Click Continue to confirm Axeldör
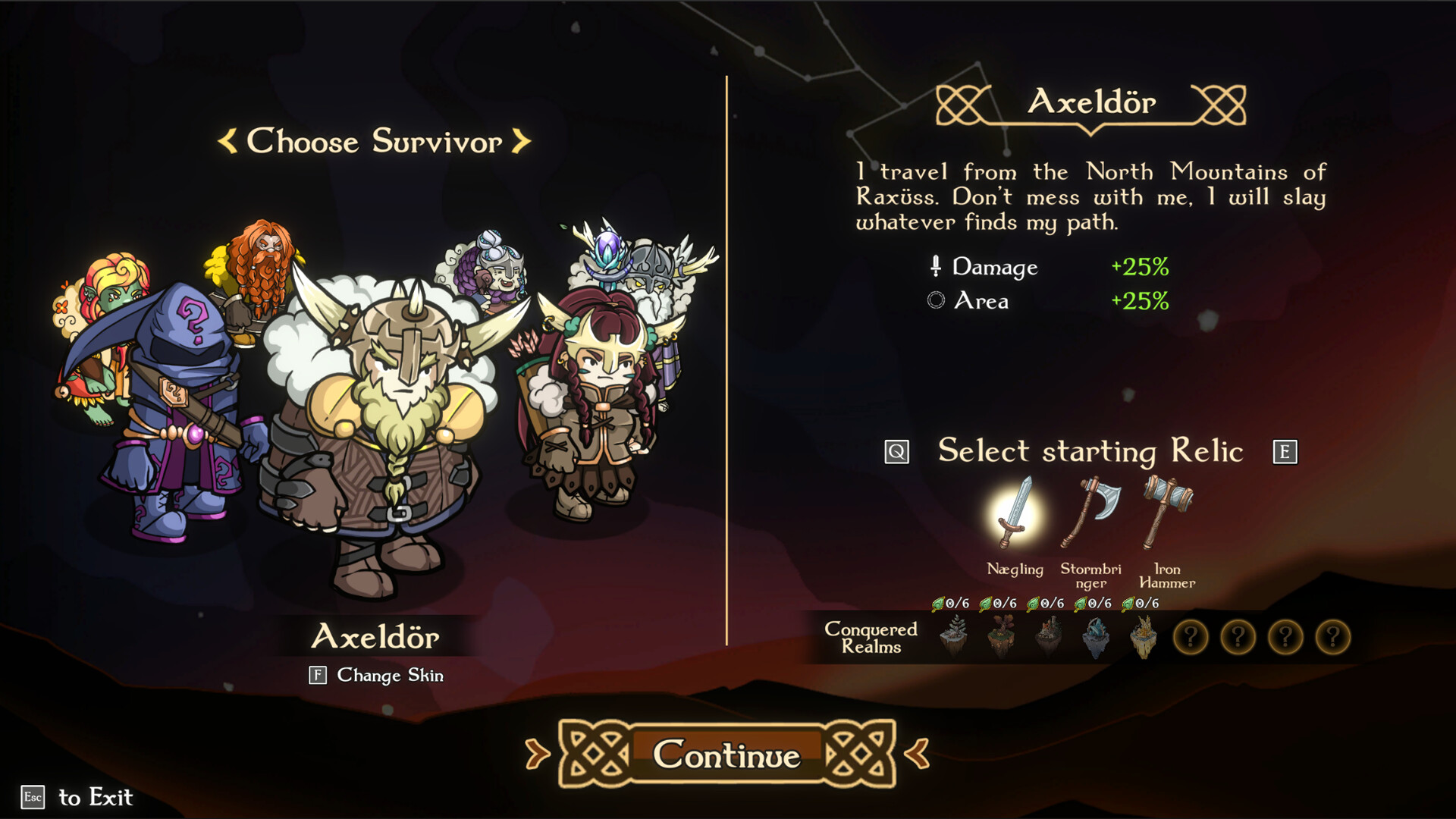 pyautogui.click(x=726, y=755)
